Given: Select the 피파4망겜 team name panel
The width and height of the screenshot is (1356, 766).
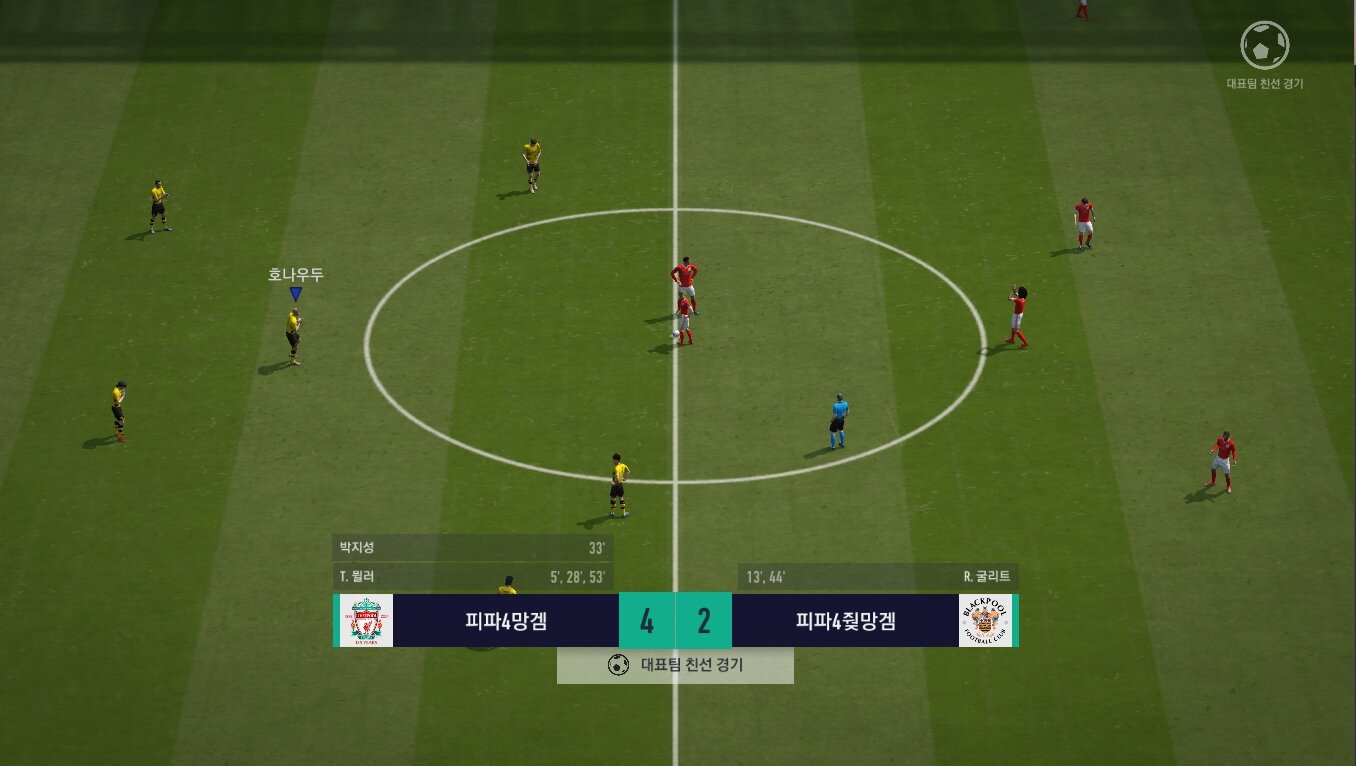Looking at the screenshot, I should pos(506,621).
